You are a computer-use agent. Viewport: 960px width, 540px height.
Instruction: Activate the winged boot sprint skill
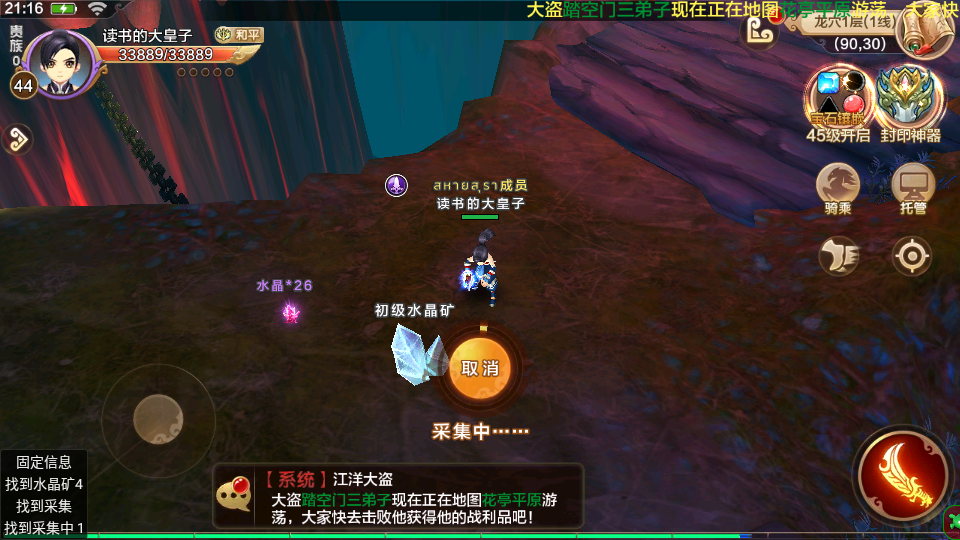[839, 256]
